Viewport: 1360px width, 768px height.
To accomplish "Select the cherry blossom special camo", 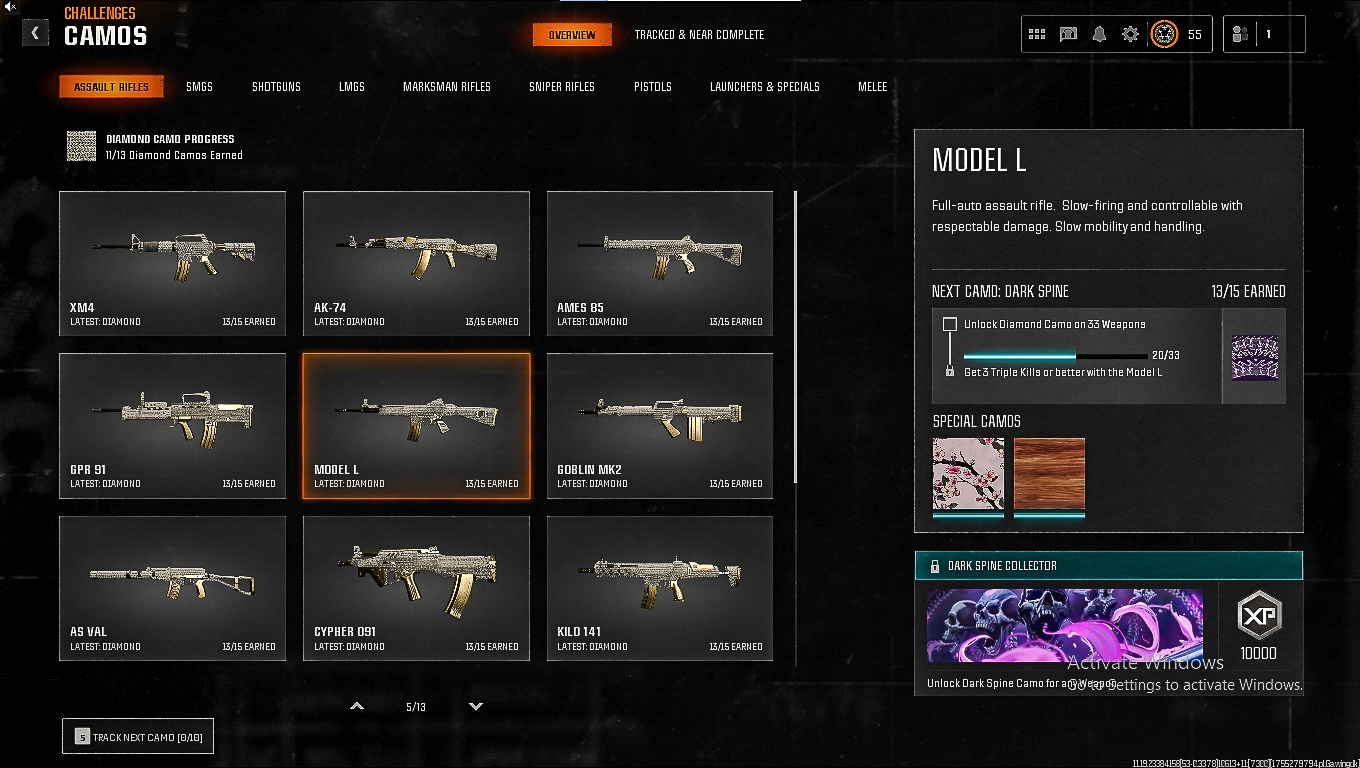I will tap(968, 474).
